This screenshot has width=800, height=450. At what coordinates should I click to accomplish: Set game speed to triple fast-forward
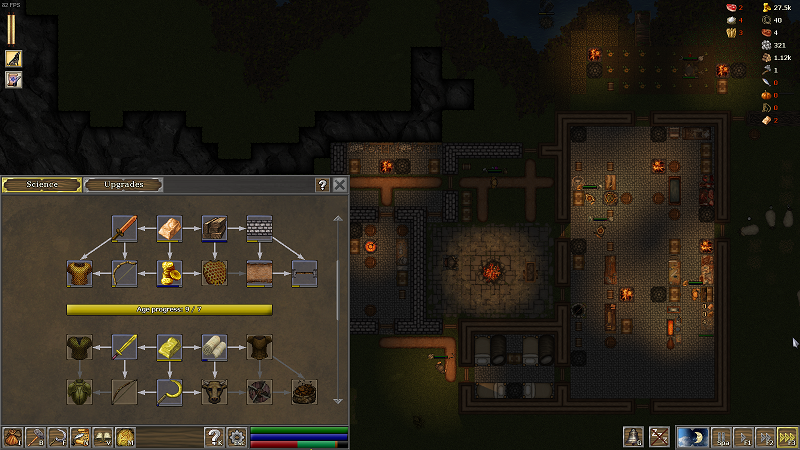click(x=787, y=437)
